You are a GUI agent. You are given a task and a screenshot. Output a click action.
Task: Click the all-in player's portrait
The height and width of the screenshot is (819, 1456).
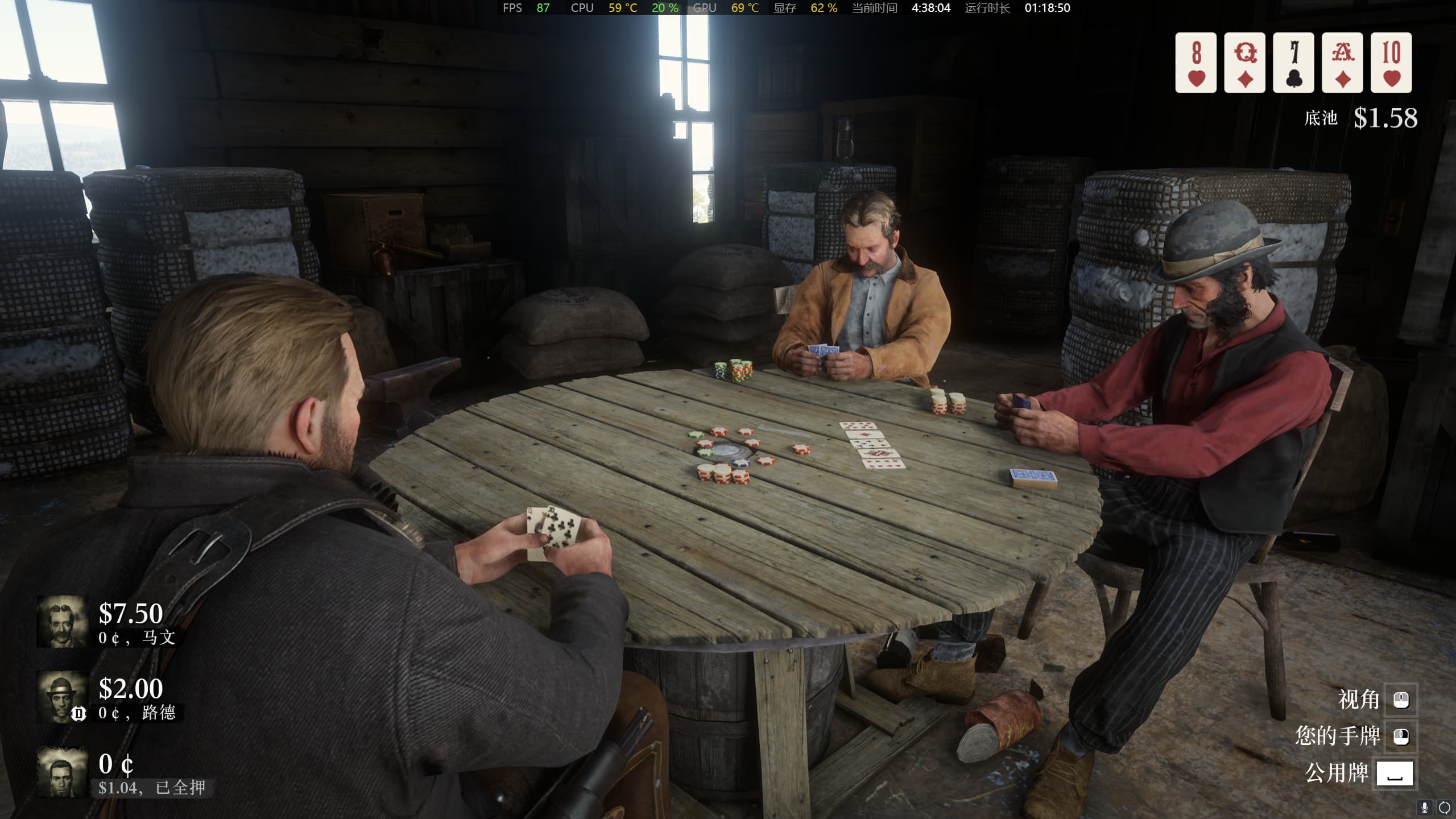pos(62,772)
